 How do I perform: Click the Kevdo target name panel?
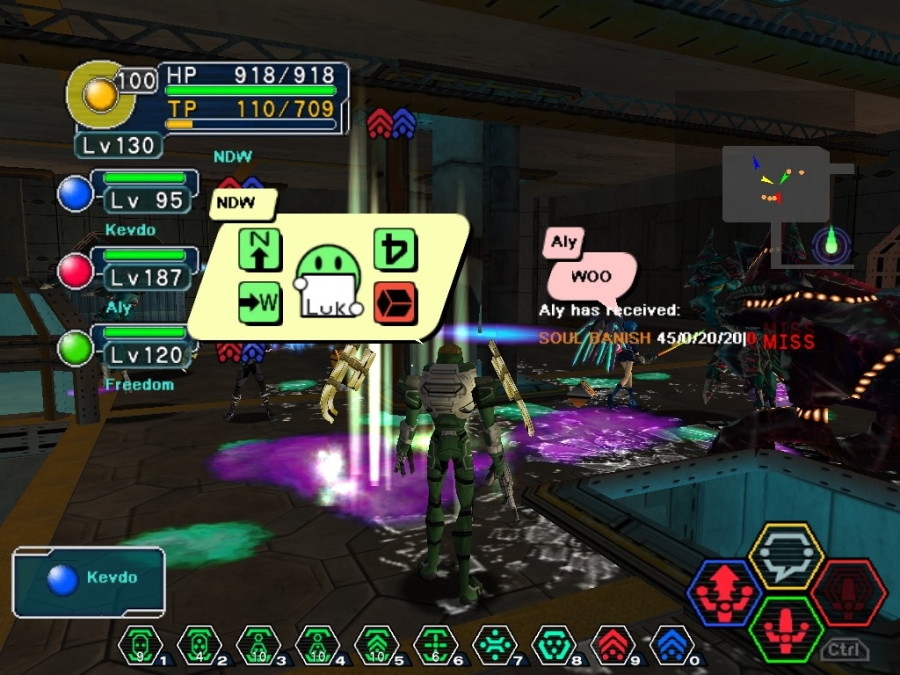(x=89, y=580)
